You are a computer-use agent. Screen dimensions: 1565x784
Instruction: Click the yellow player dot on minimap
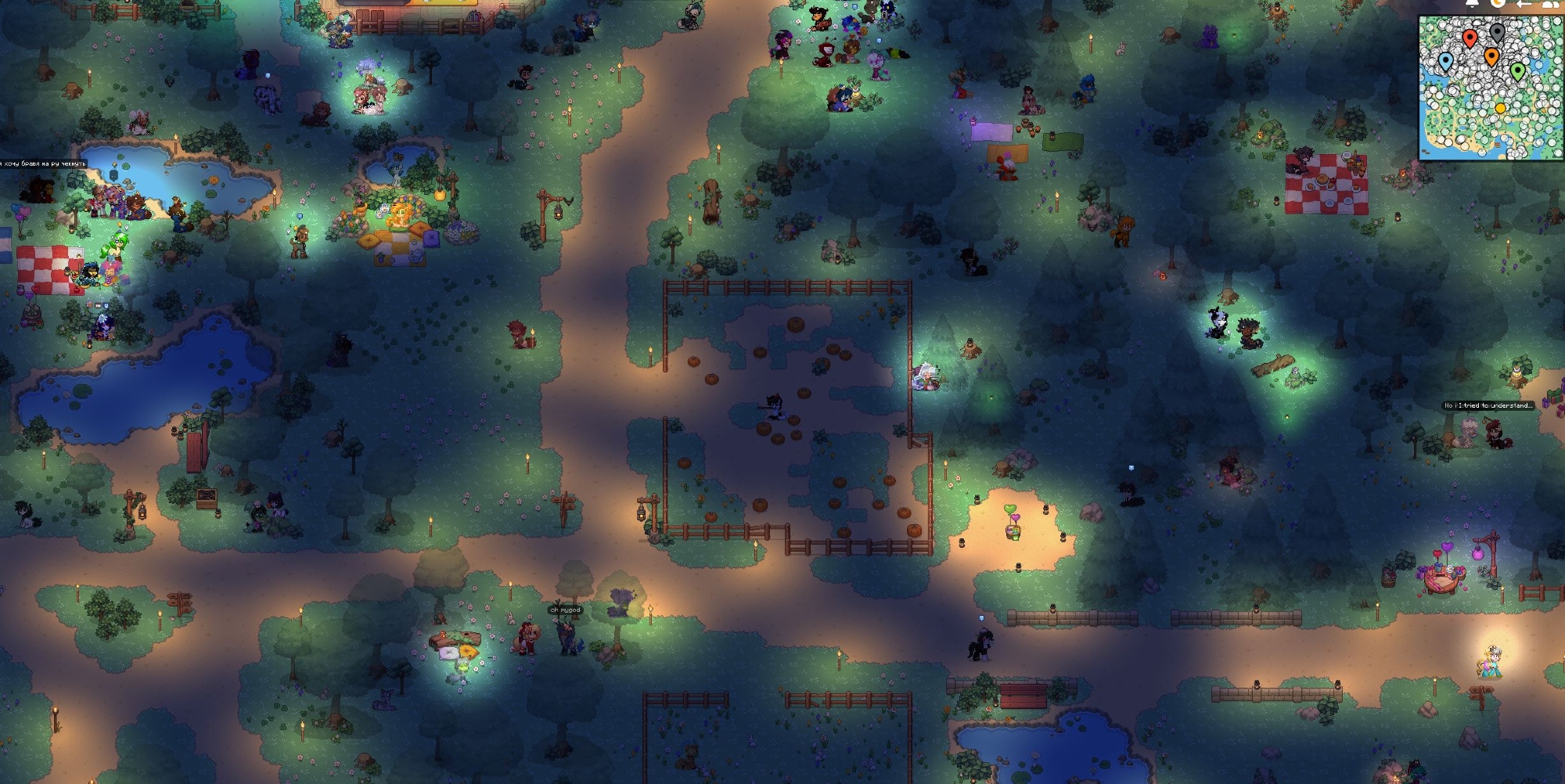pos(1500,109)
